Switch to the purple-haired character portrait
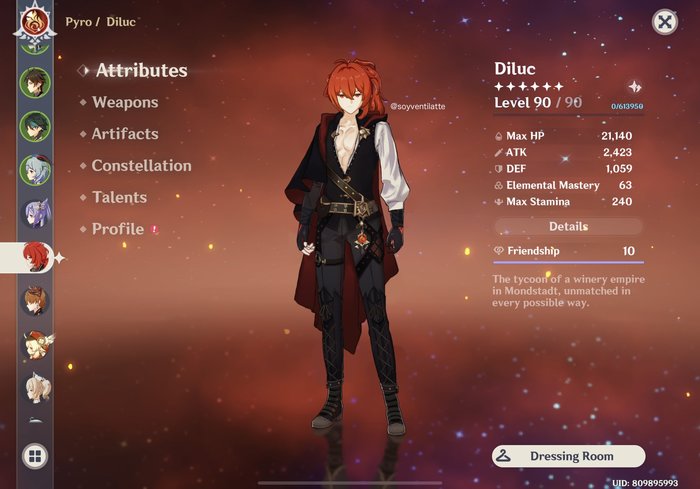This screenshot has width=700, height=489. click(x=35, y=212)
